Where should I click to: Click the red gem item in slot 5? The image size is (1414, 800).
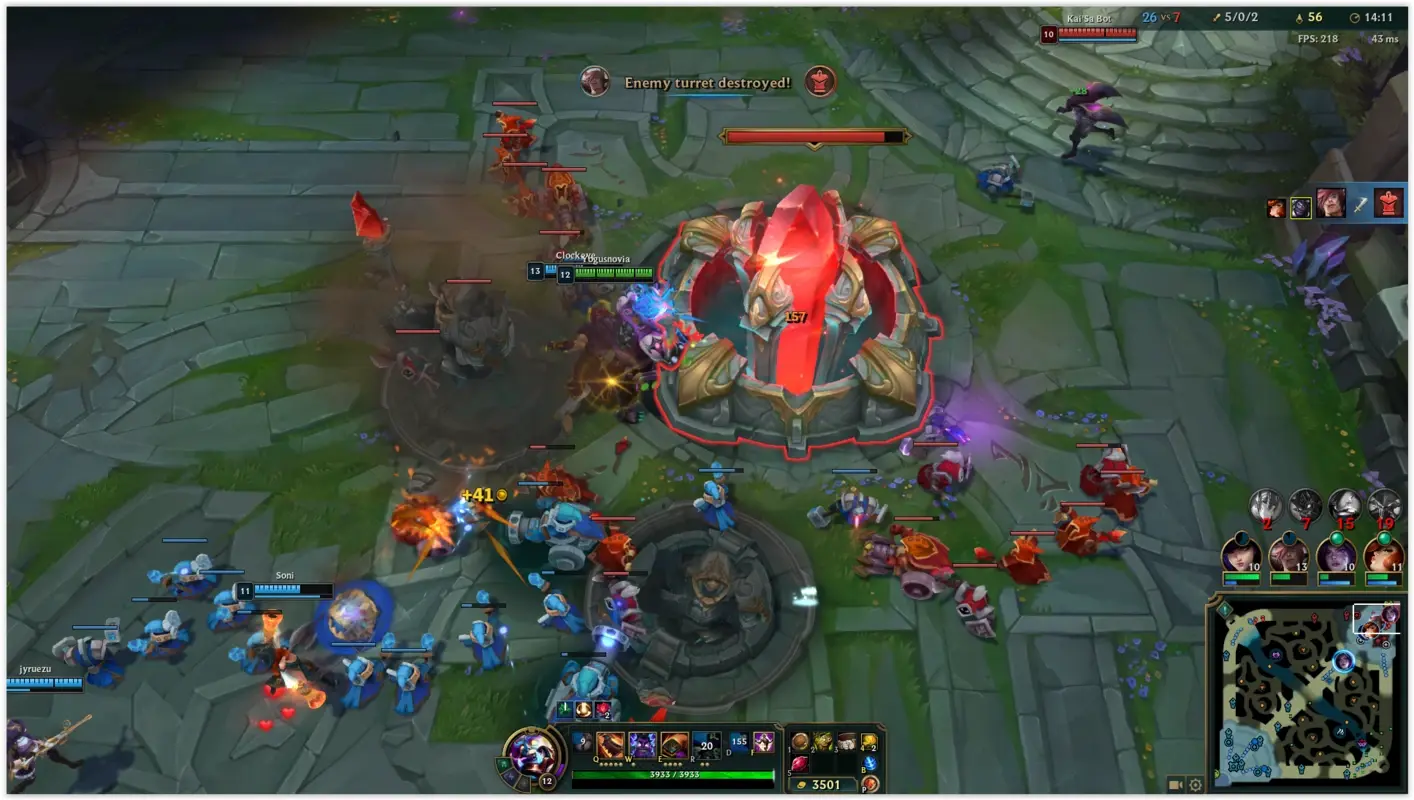pyautogui.click(x=799, y=763)
